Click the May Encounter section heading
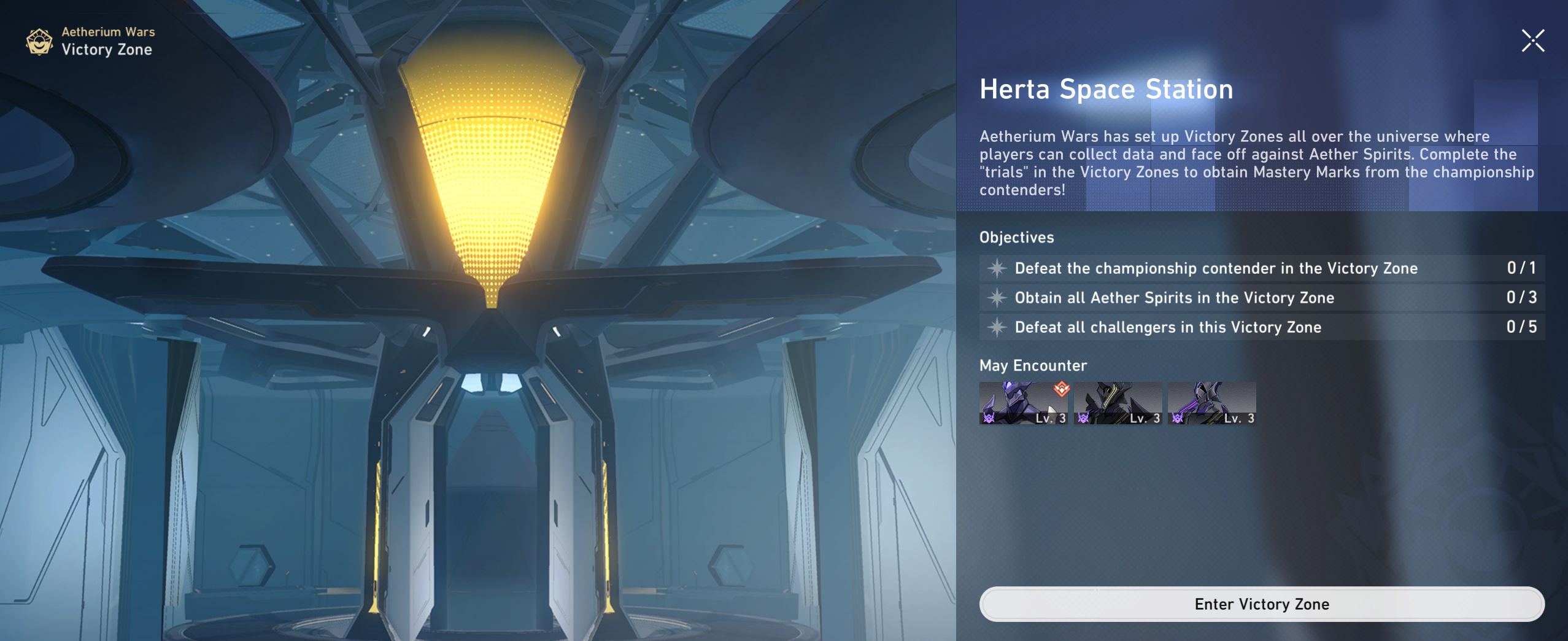 pyautogui.click(x=1033, y=366)
